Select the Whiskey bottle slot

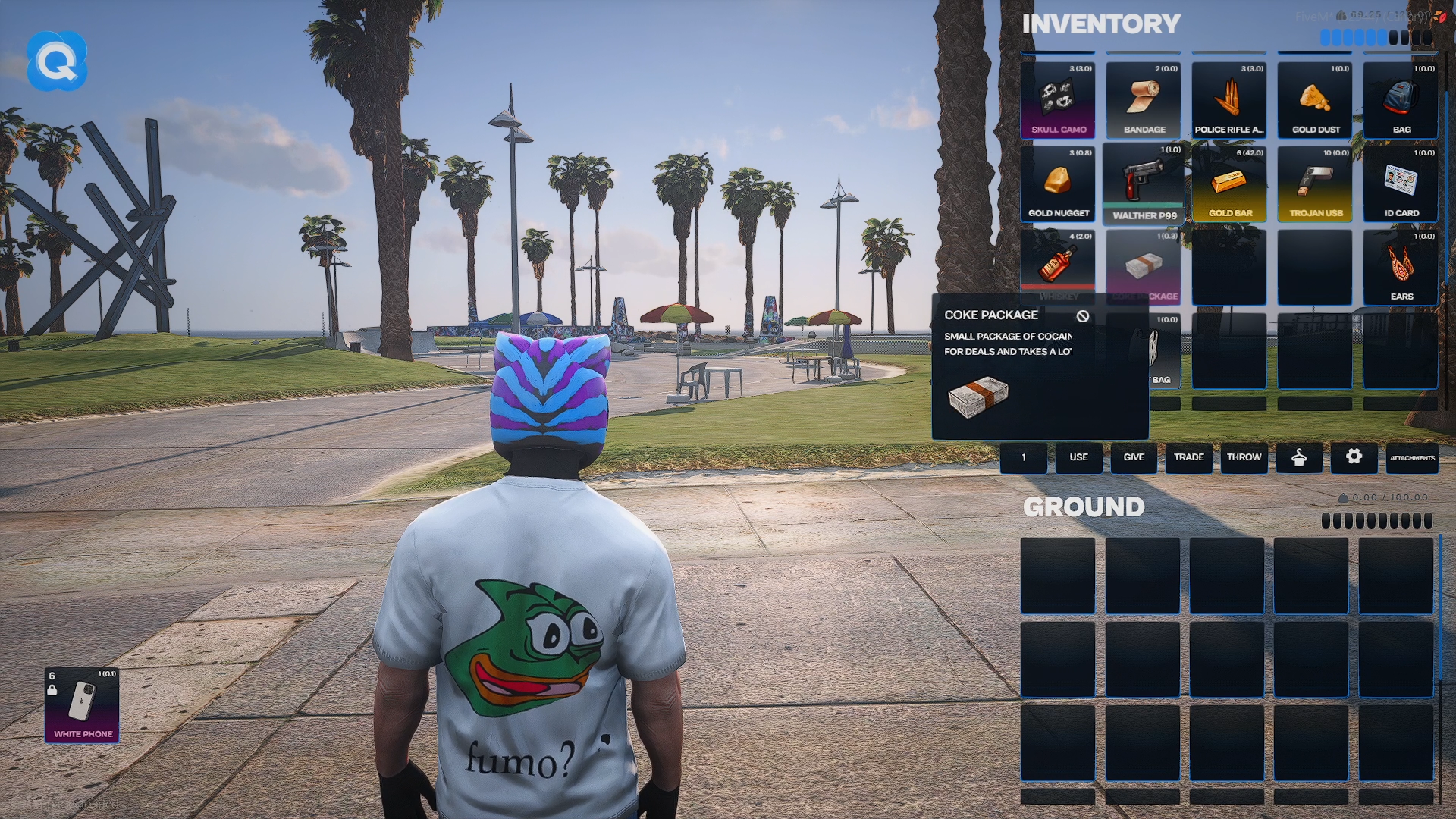(x=1058, y=267)
